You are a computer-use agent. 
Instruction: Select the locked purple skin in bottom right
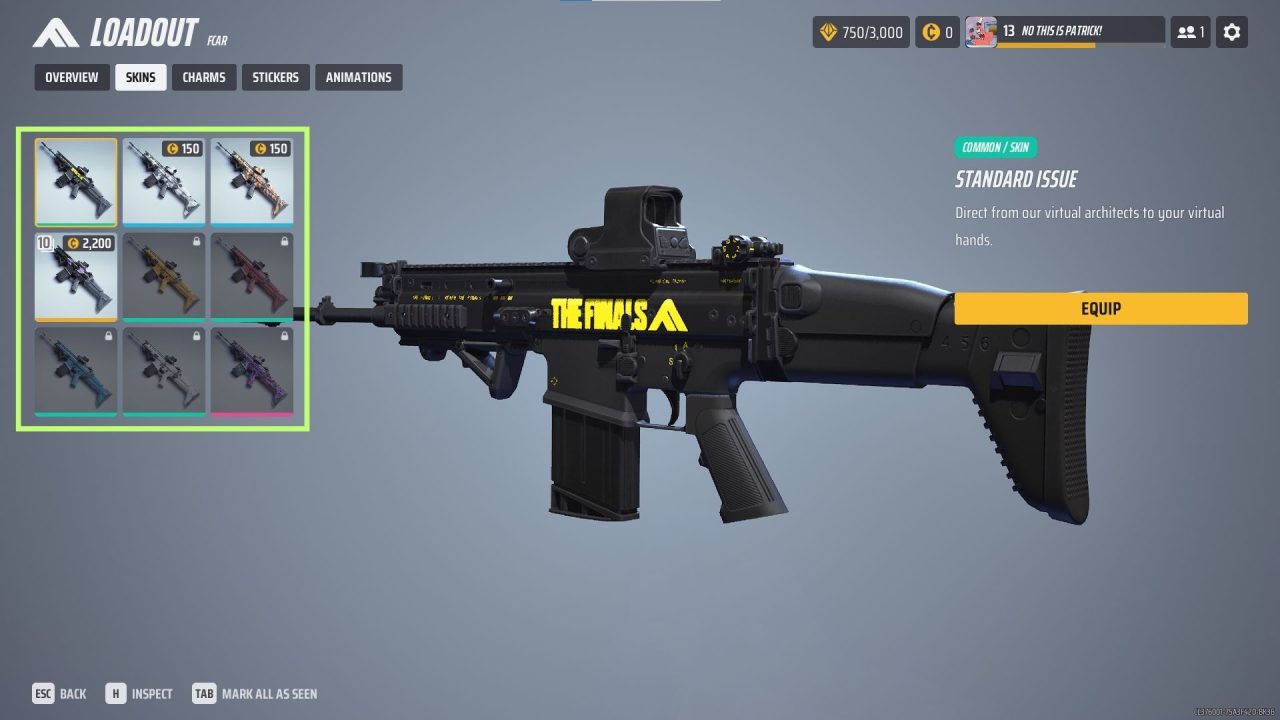click(253, 370)
